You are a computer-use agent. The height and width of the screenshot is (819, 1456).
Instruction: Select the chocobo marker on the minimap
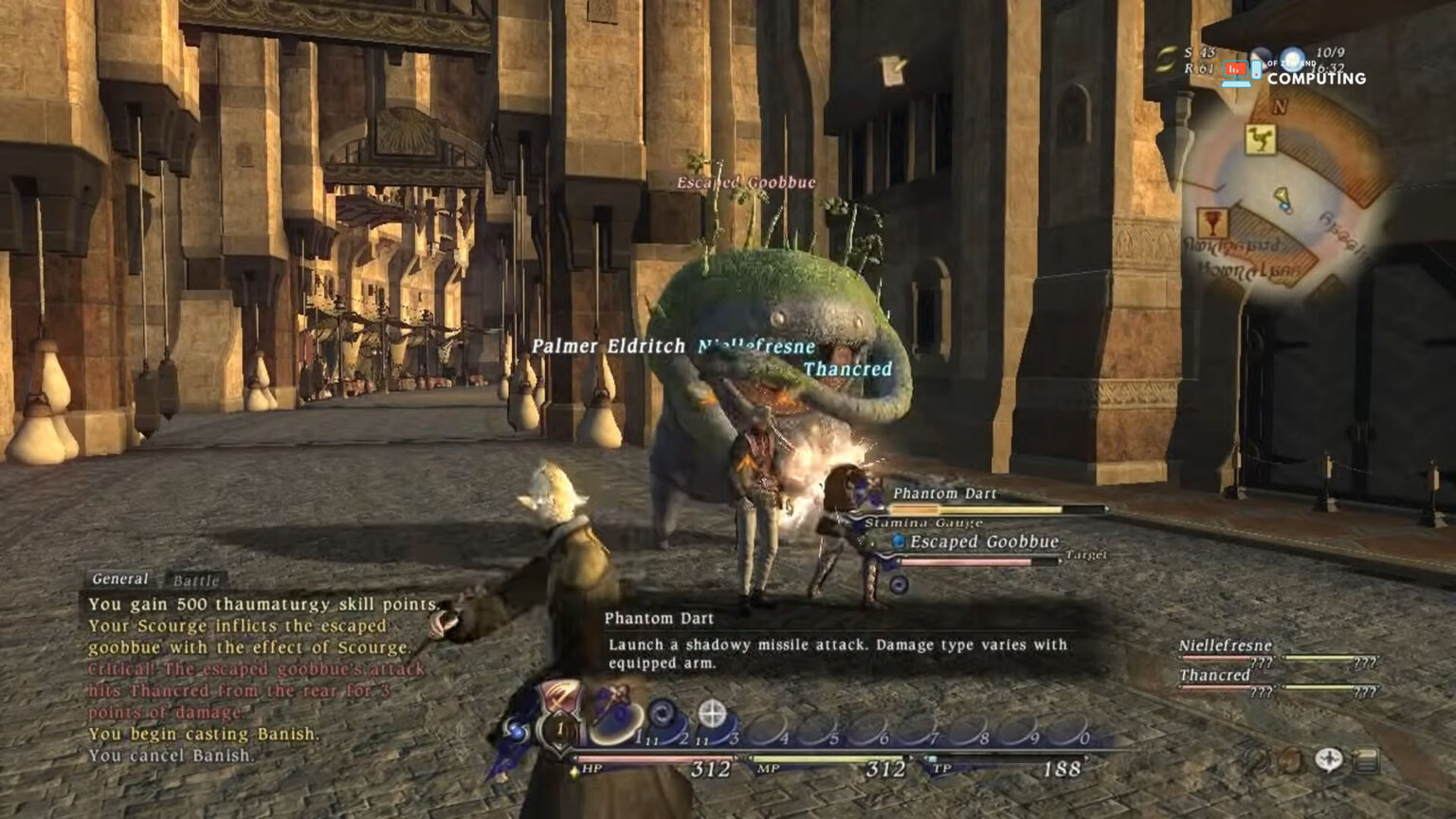click(1260, 140)
